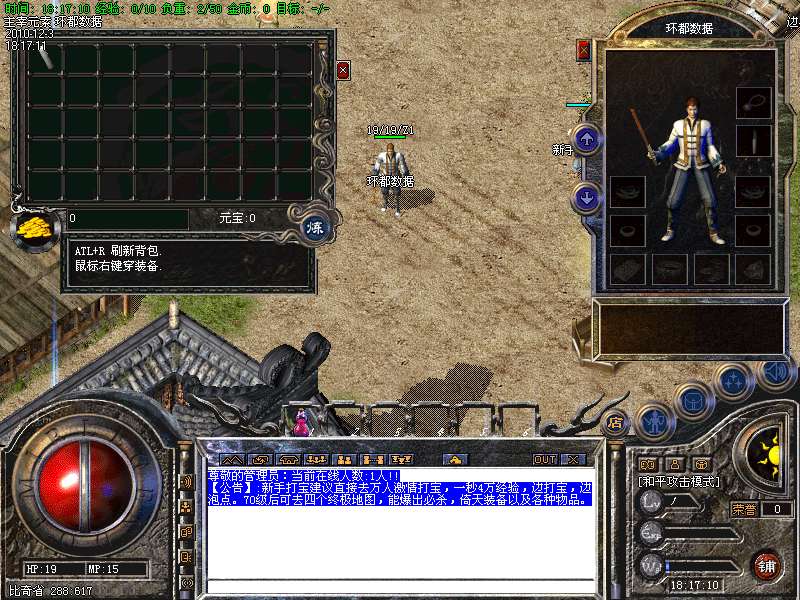The width and height of the screenshot is (800, 600).
Task: Open the bag-shaped orb button
Action: pyautogui.click(x=691, y=400)
